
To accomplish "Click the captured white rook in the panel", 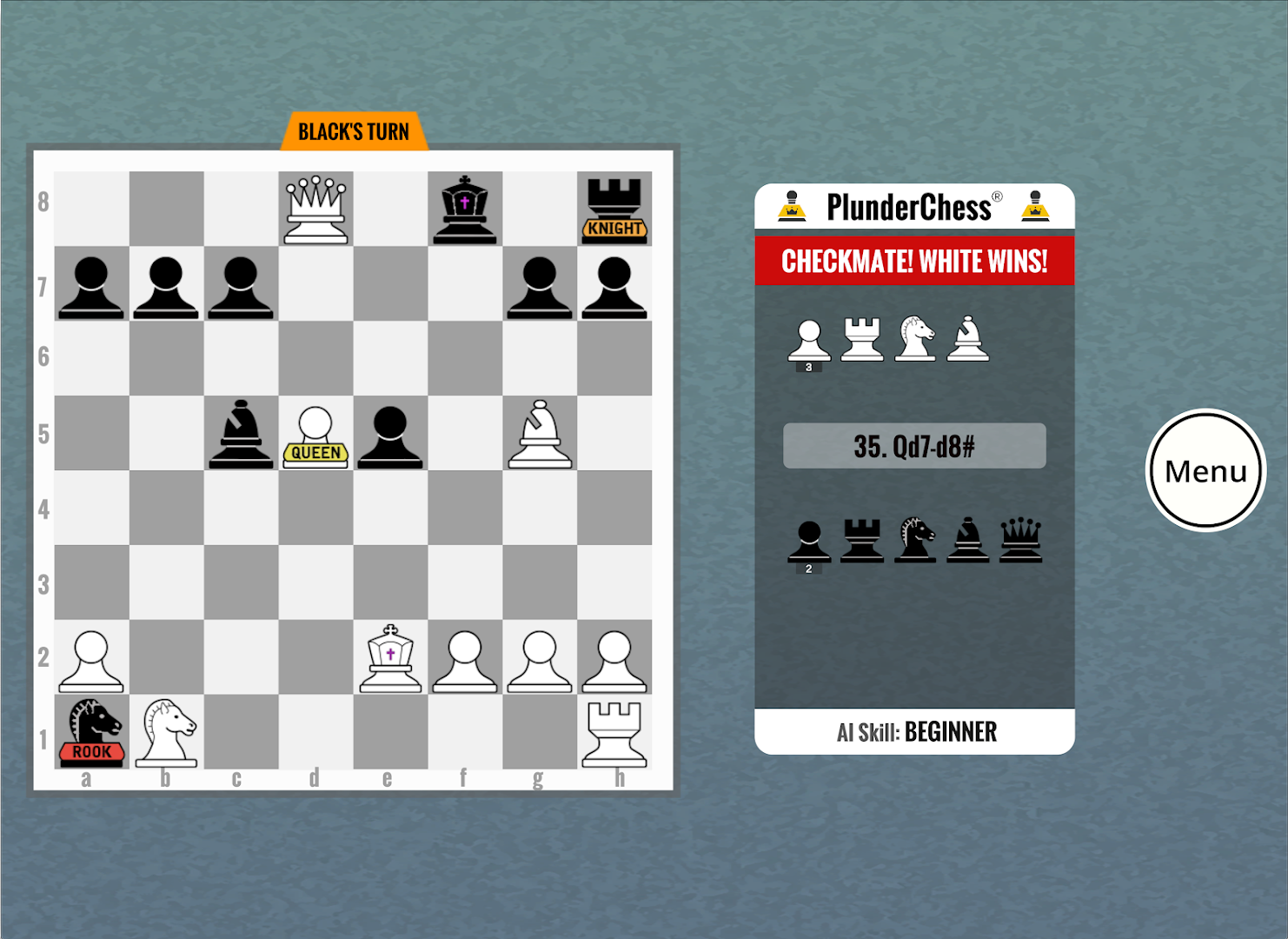I will pos(863,339).
